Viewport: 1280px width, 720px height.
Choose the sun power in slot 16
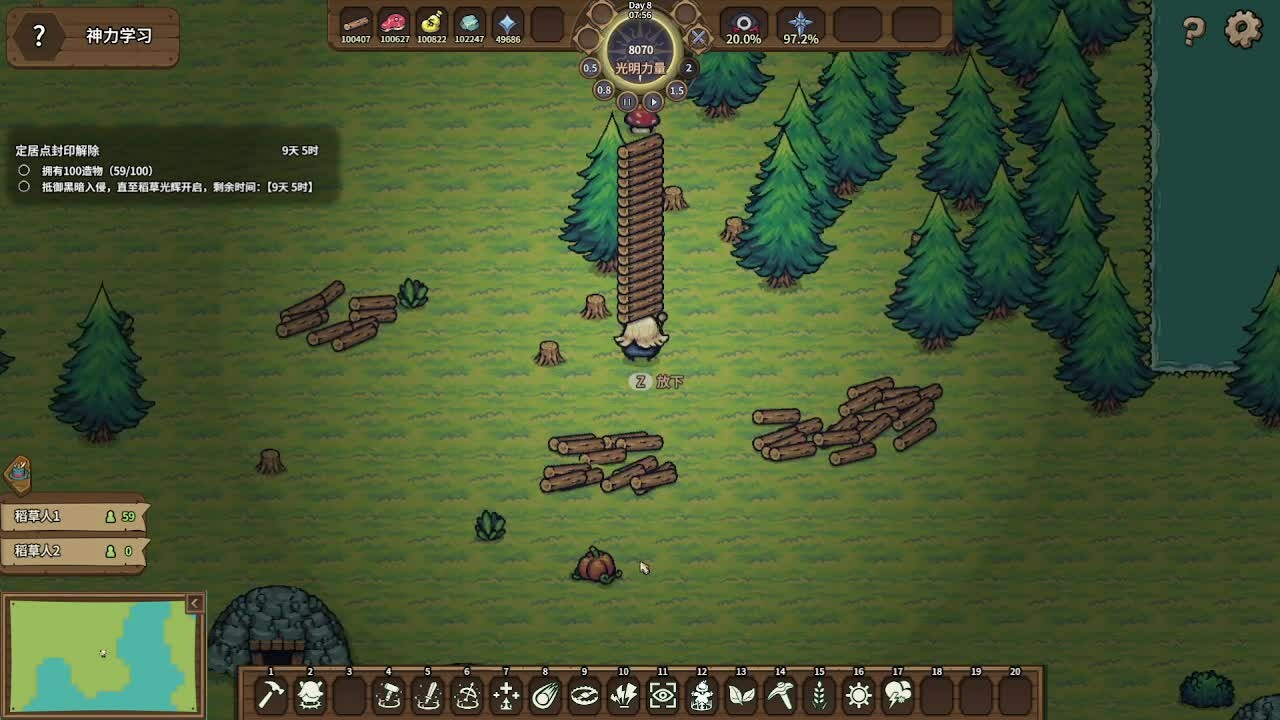click(x=858, y=695)
